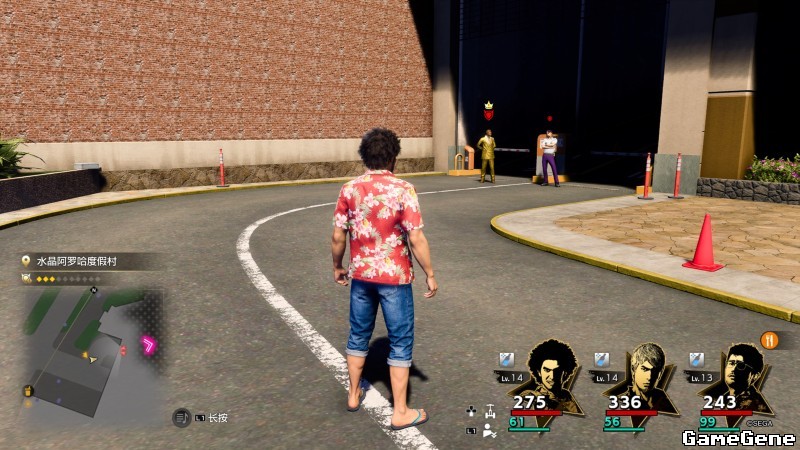The image size is (800, 450).
Task: Click the orange fork and knife icon
Action: tap(769, 339)
